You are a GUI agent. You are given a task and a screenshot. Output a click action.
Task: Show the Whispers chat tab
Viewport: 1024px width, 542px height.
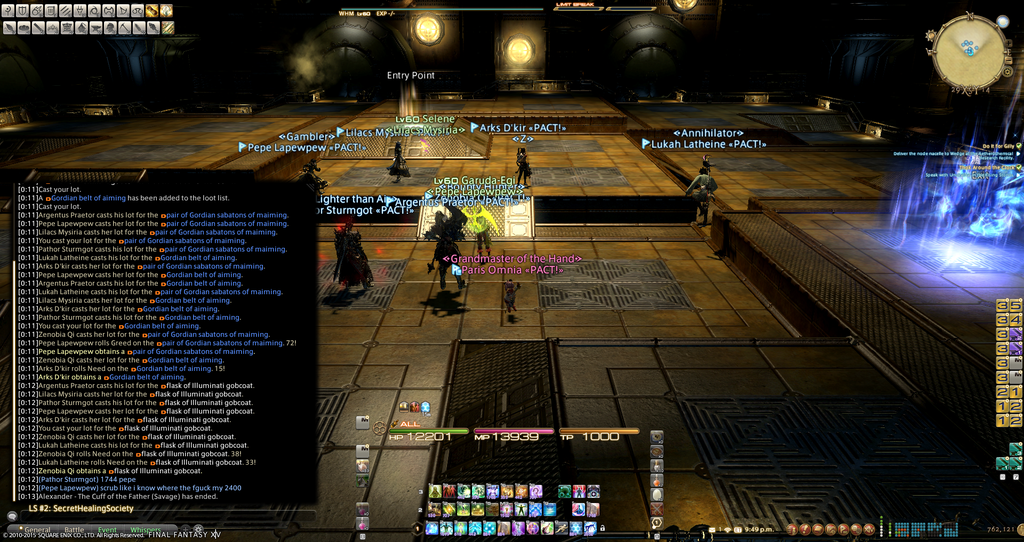click(145, 529)
